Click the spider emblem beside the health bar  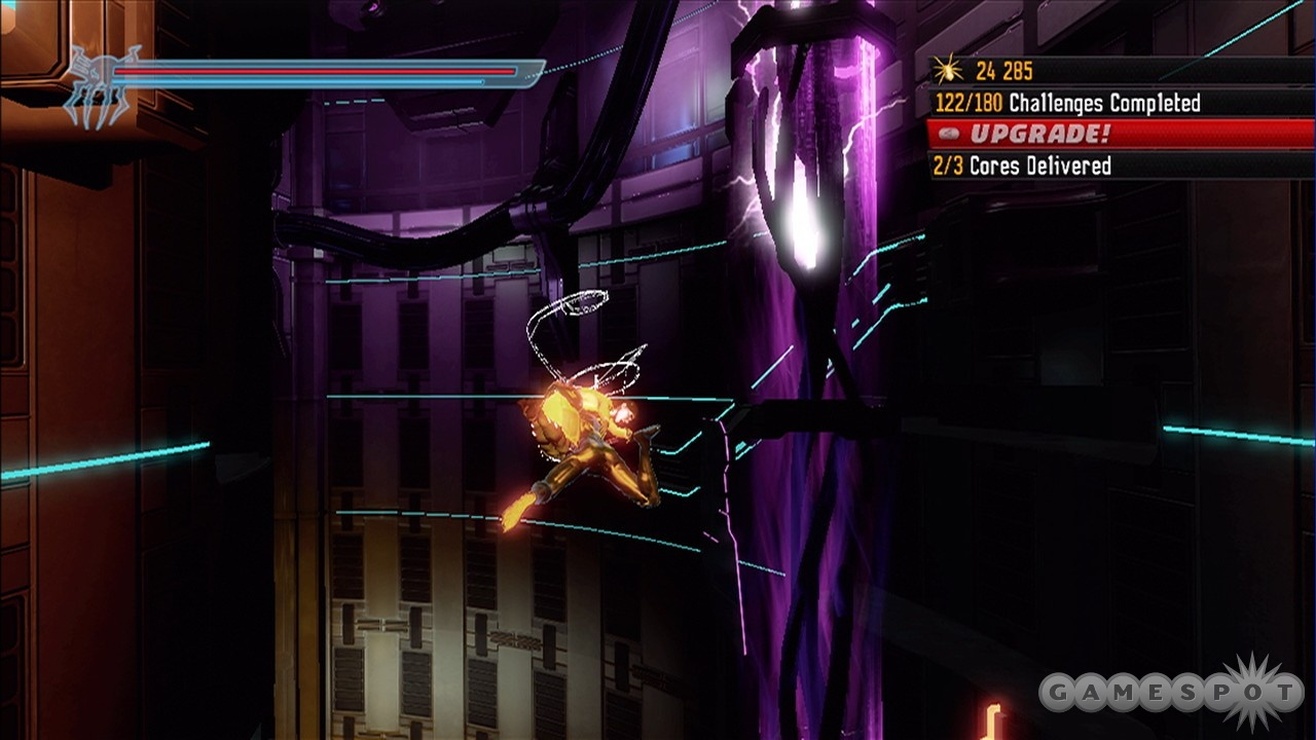click(100, 86)
